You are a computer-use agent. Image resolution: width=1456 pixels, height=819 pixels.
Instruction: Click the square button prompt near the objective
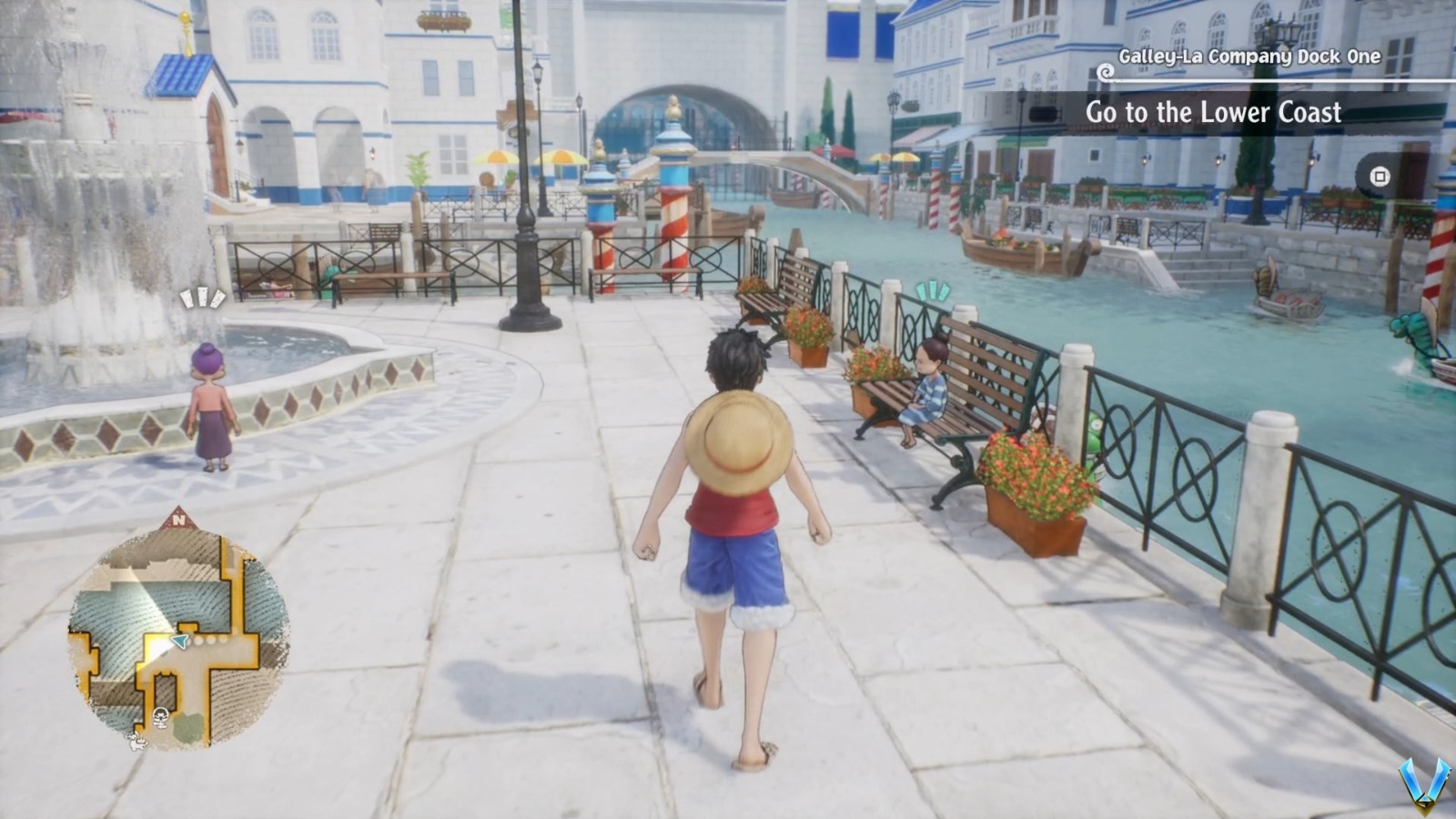coord(1380,176)
